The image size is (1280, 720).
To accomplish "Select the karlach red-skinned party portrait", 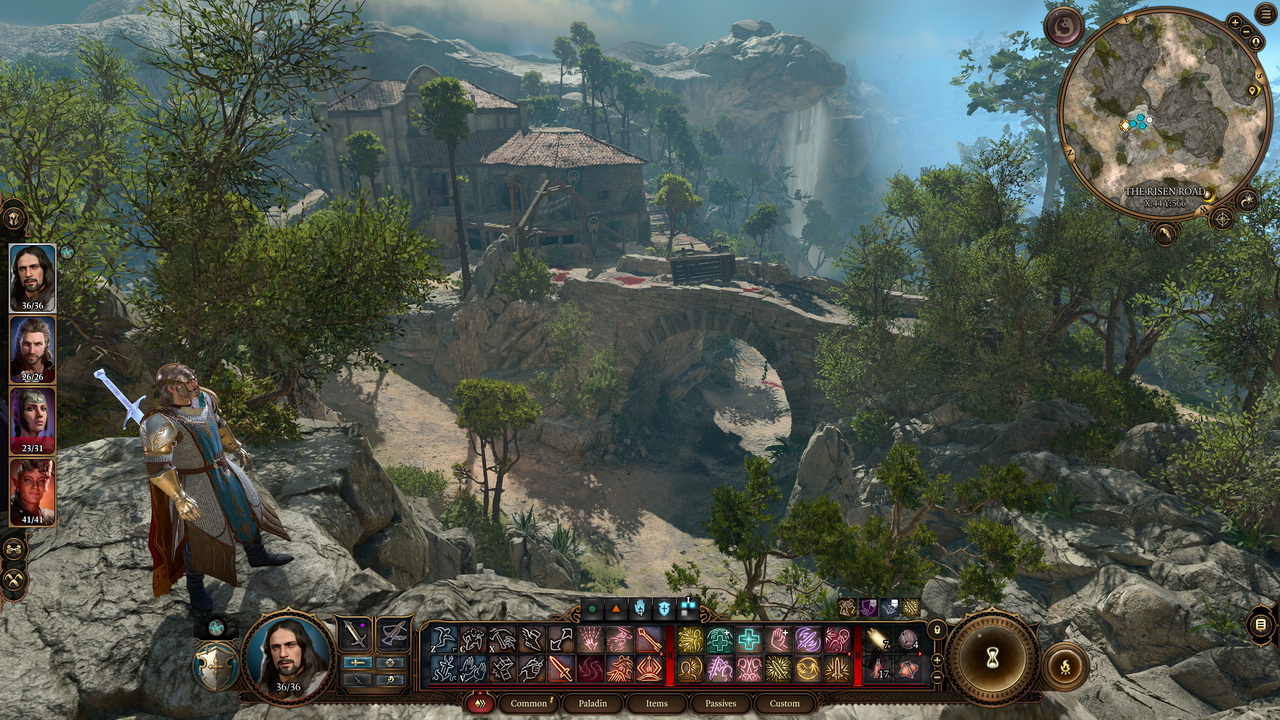I will pos(32,492).
